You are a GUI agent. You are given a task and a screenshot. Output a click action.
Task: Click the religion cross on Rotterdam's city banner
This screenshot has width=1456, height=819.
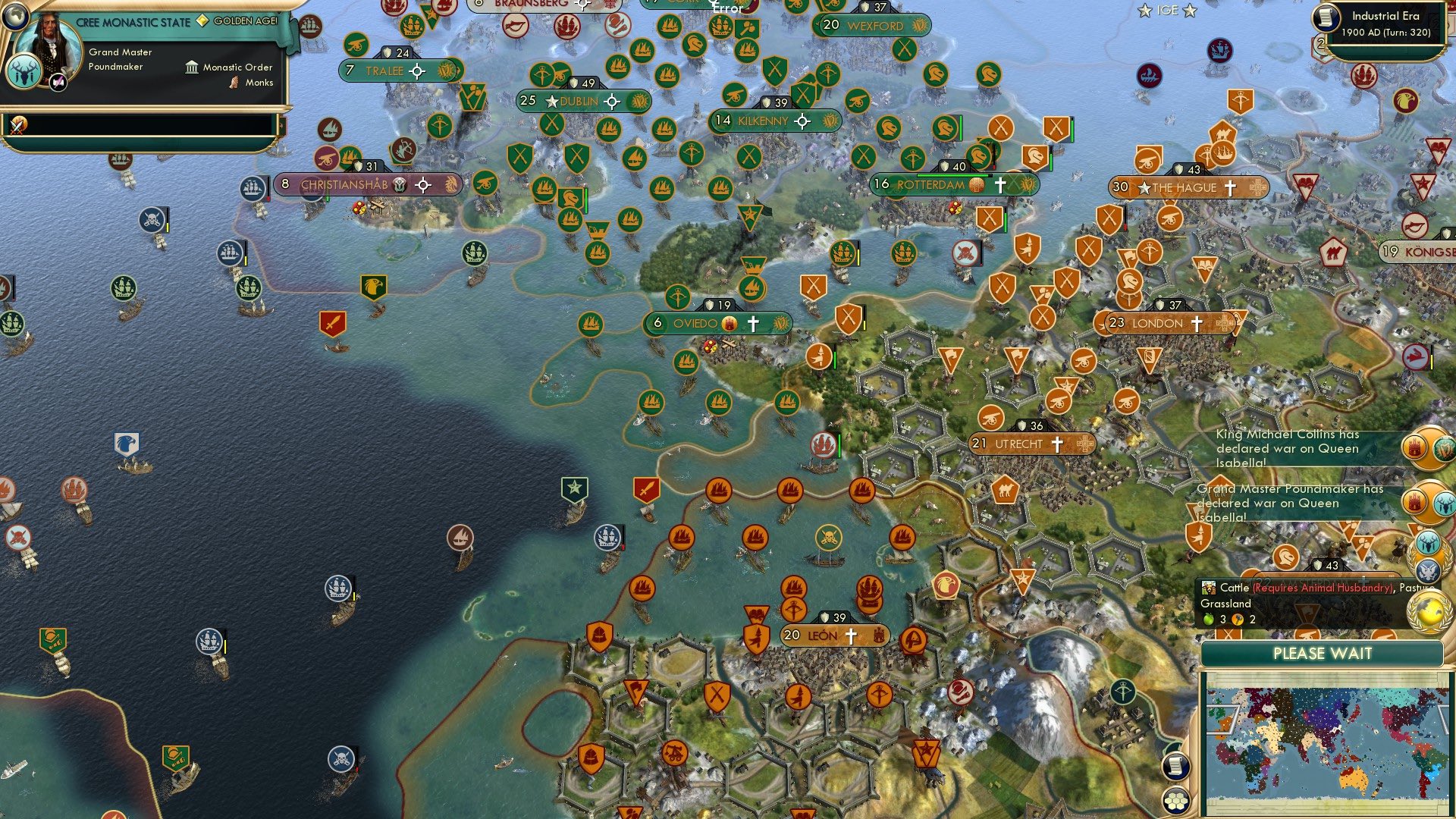click(x=1003, y=184)
